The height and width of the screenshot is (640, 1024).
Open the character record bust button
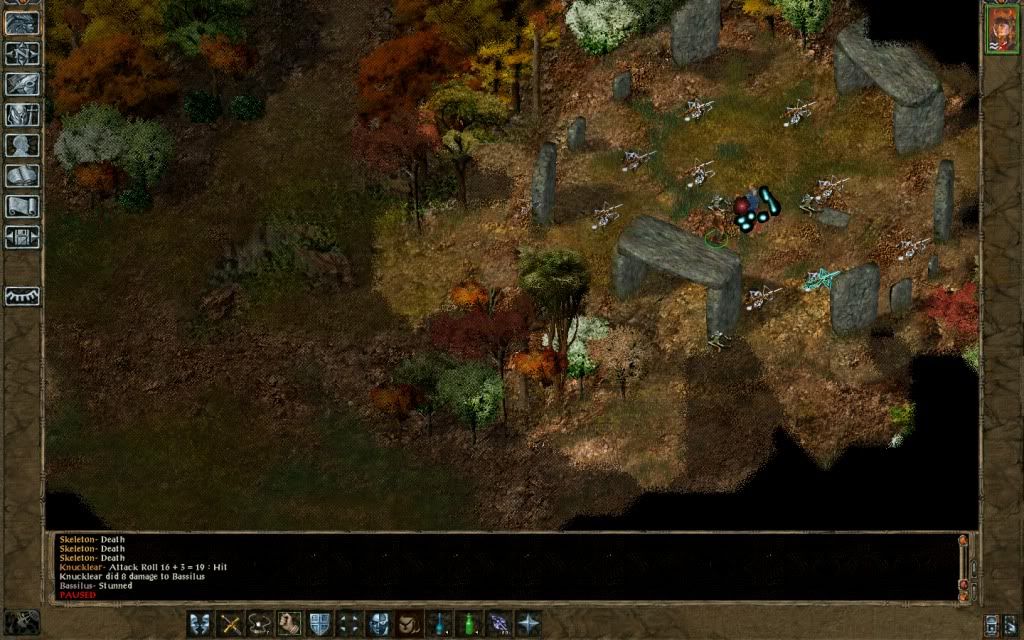pyautogui.click(x=22, y=145)
